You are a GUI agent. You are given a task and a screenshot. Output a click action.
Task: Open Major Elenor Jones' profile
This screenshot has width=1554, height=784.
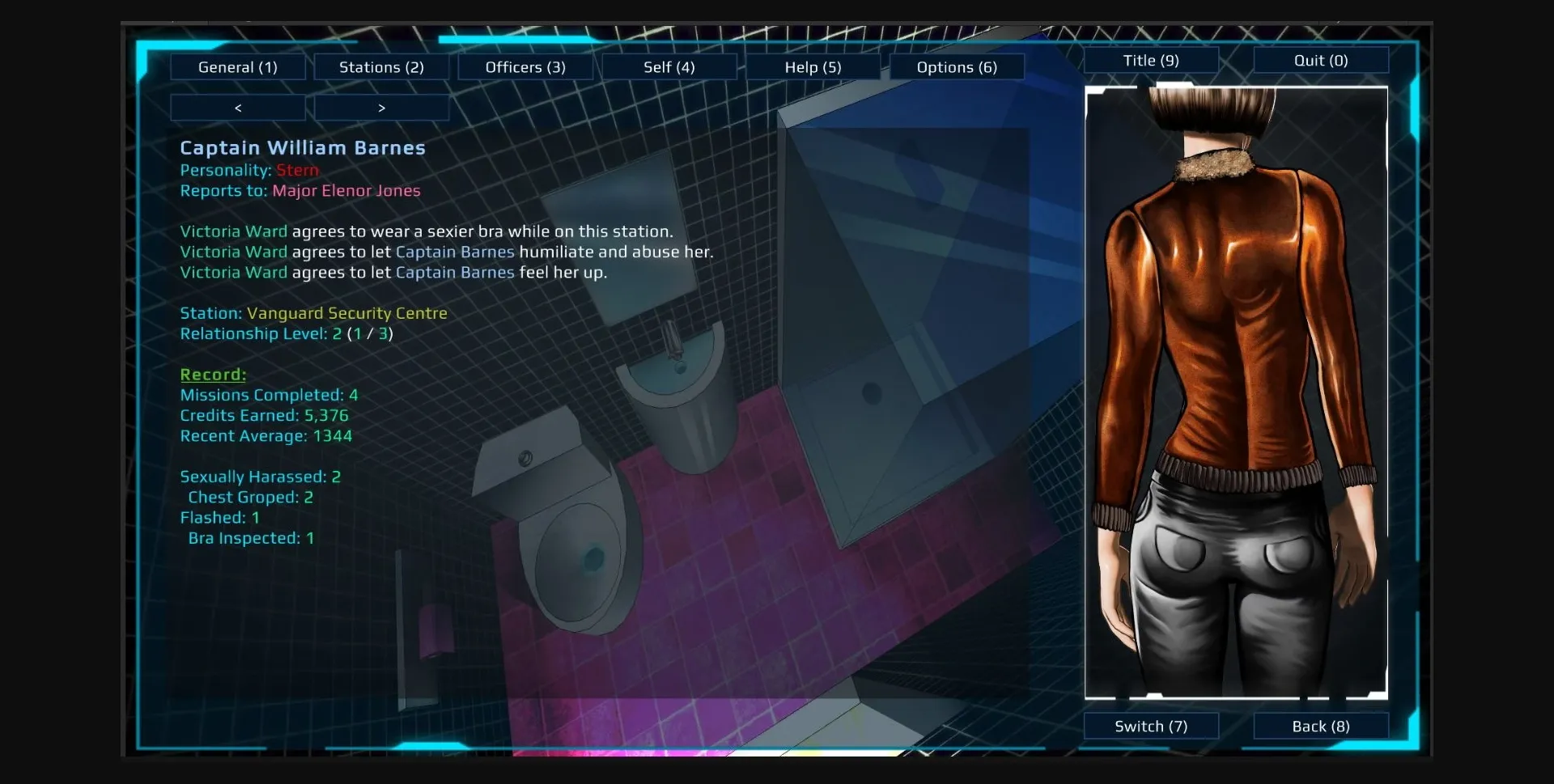click(x=346, y=191)
